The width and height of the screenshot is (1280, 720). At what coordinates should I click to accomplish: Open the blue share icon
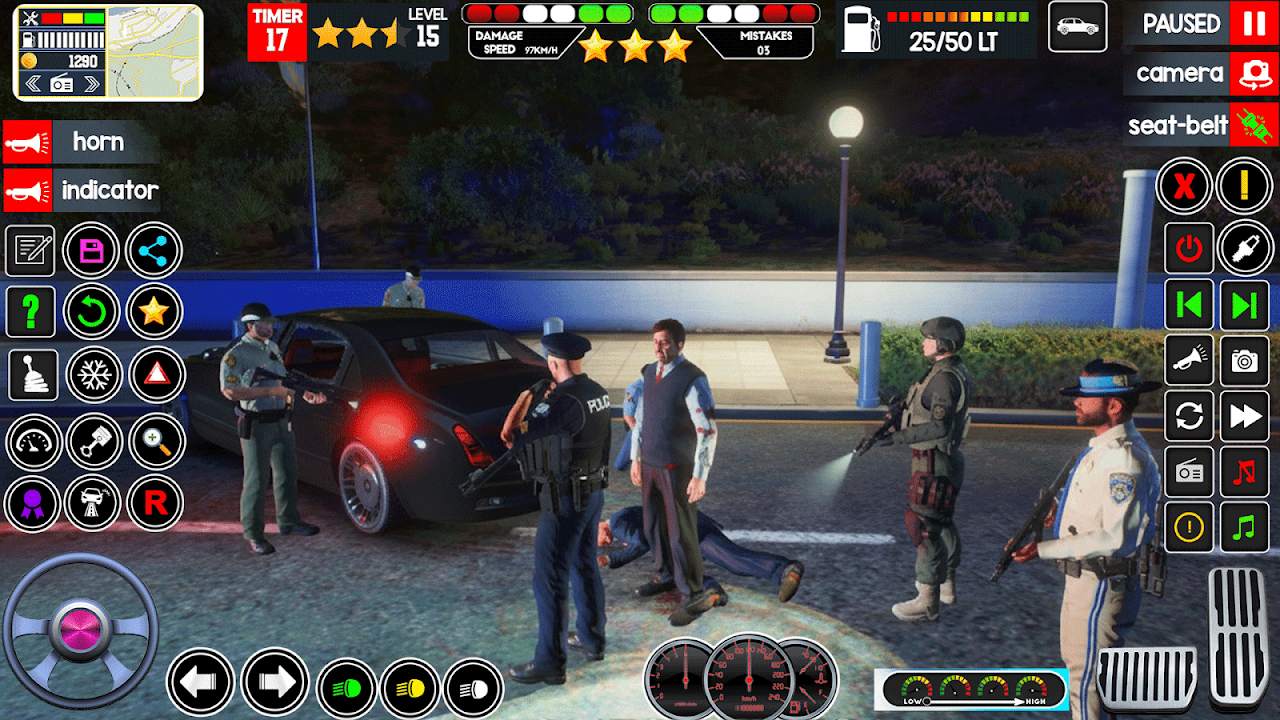(153, 250)
